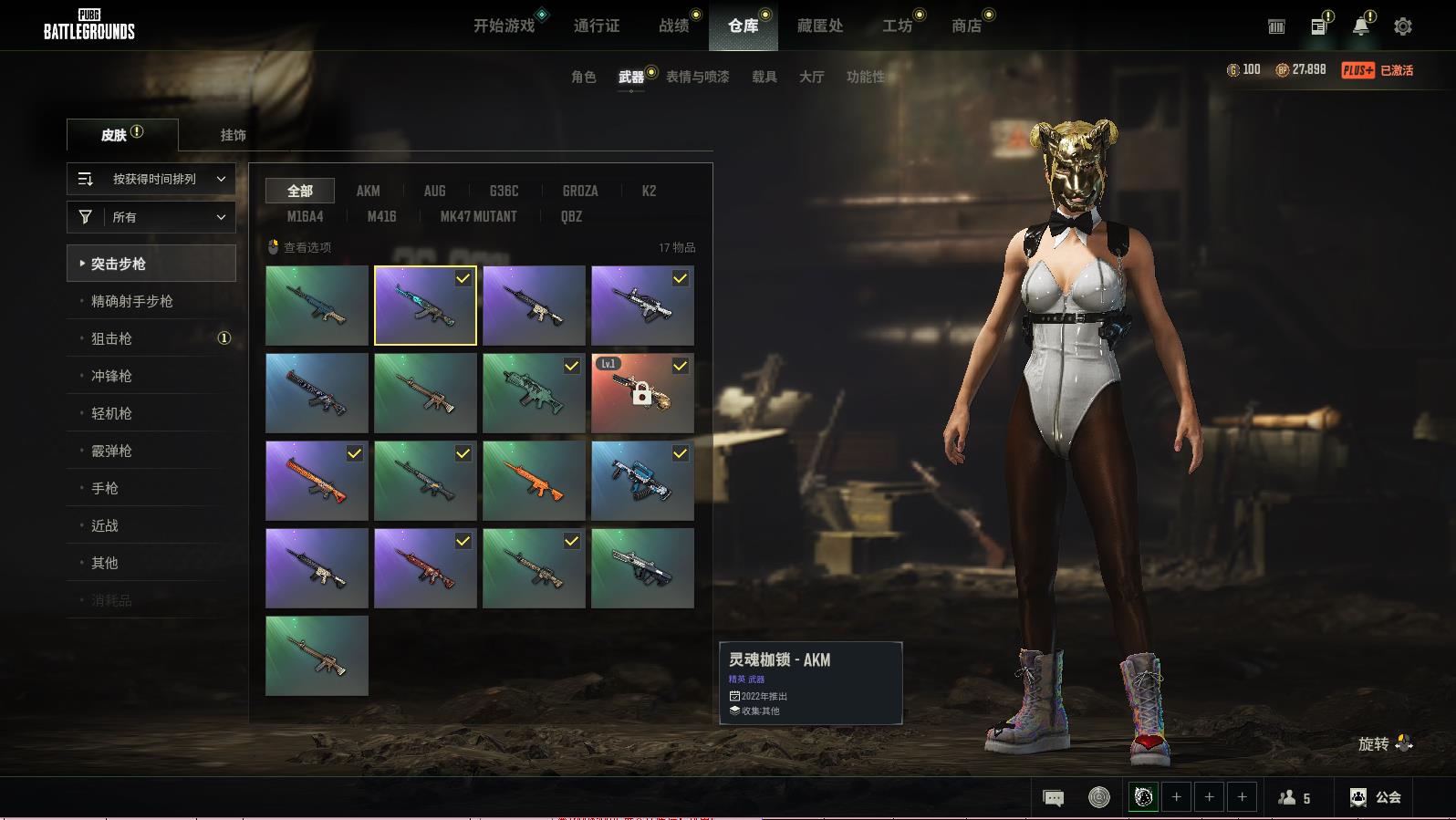Open the 挂饰 tab
The width and height of the screenshot is (1456, 820).
pyautogui.click(x=233, y=135)
